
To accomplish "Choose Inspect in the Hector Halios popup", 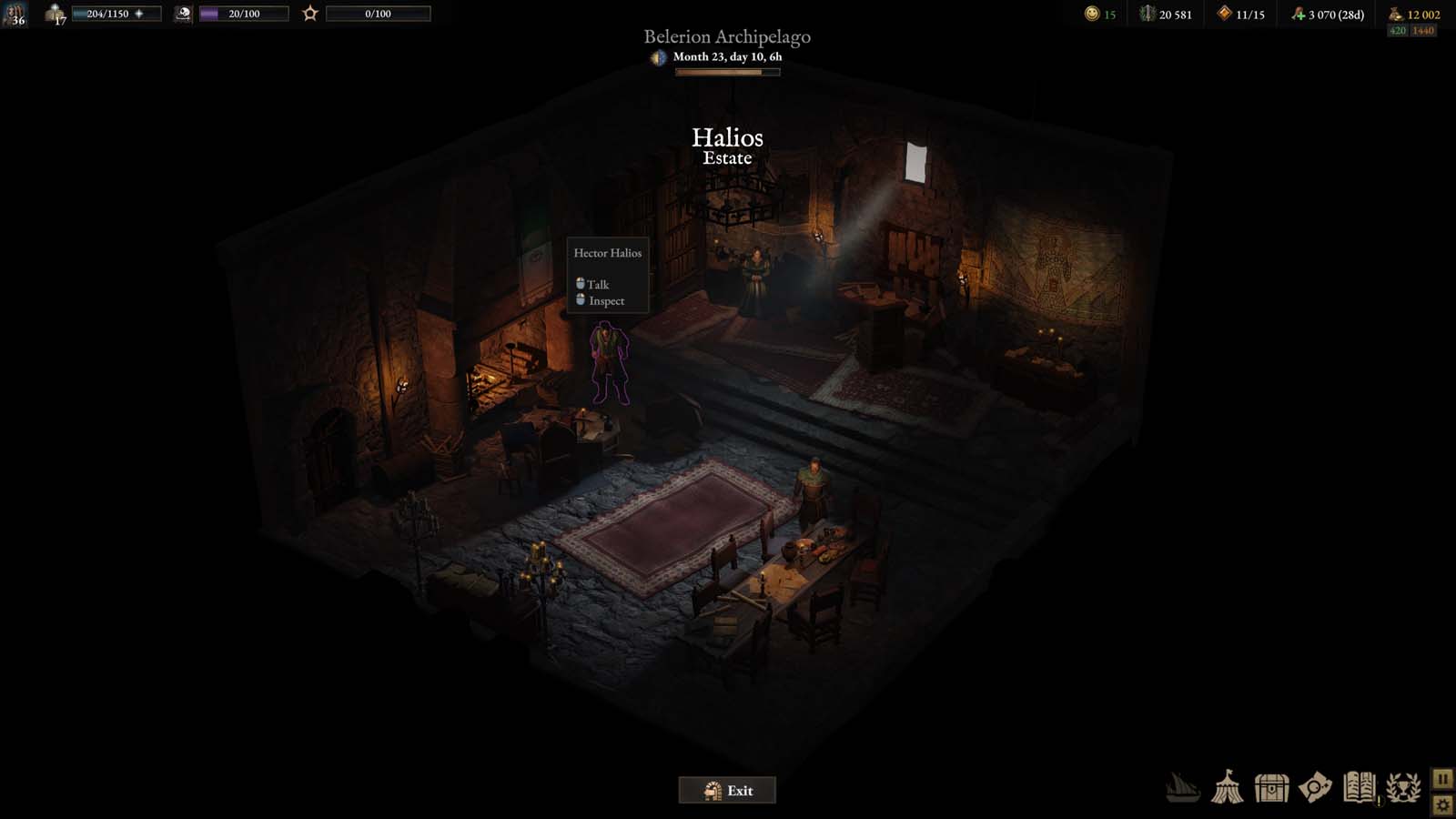I will click(x=605, y=300).
